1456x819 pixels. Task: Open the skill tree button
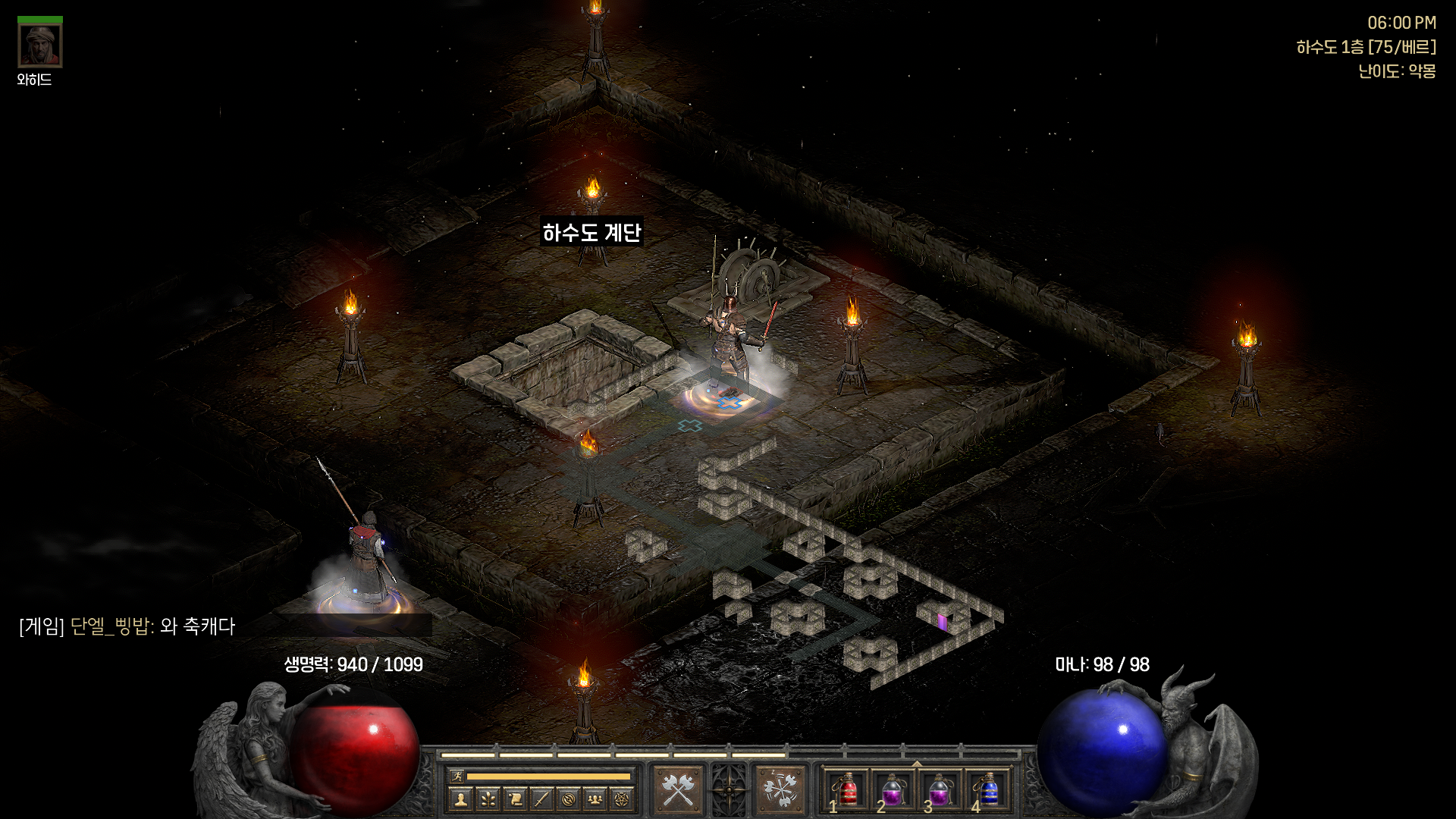pyautogui.click(x=488, y=799)
